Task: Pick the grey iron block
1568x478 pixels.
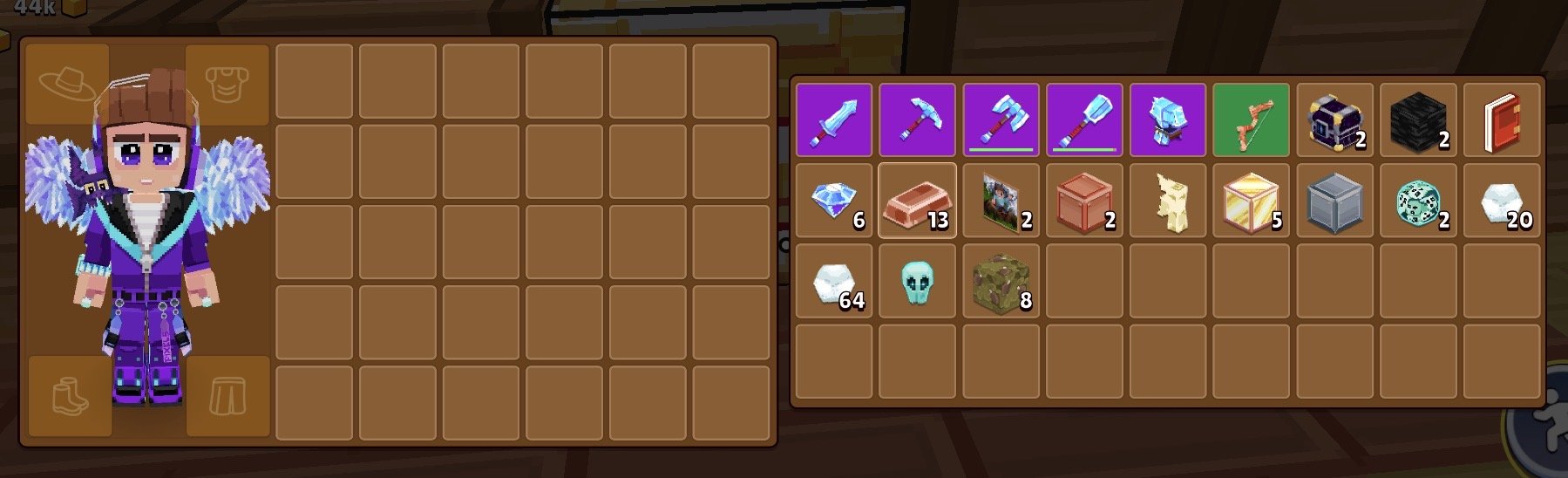Action: click(1334, 201)
